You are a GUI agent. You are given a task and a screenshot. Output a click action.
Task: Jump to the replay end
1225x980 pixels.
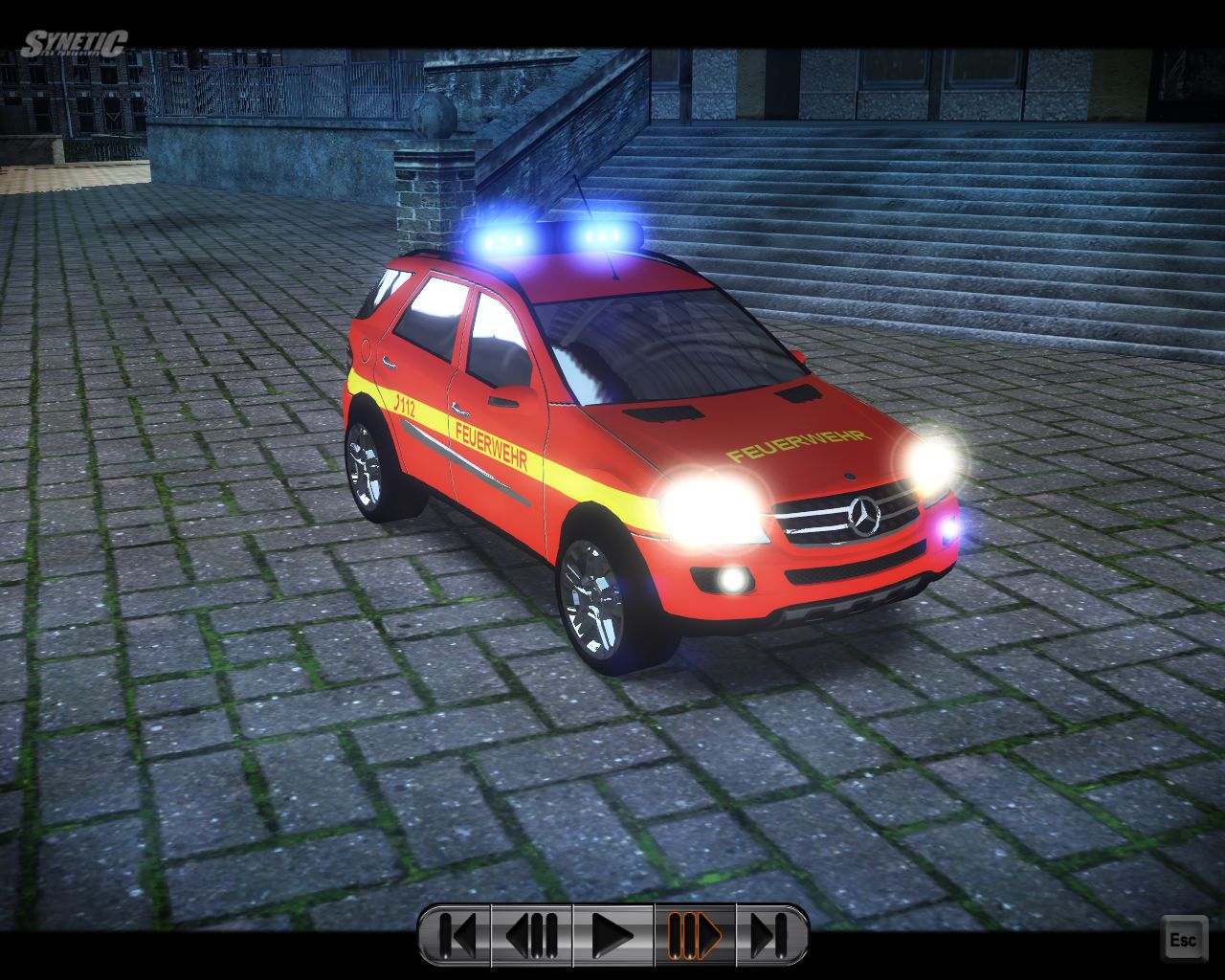click(x=771, y=935)
